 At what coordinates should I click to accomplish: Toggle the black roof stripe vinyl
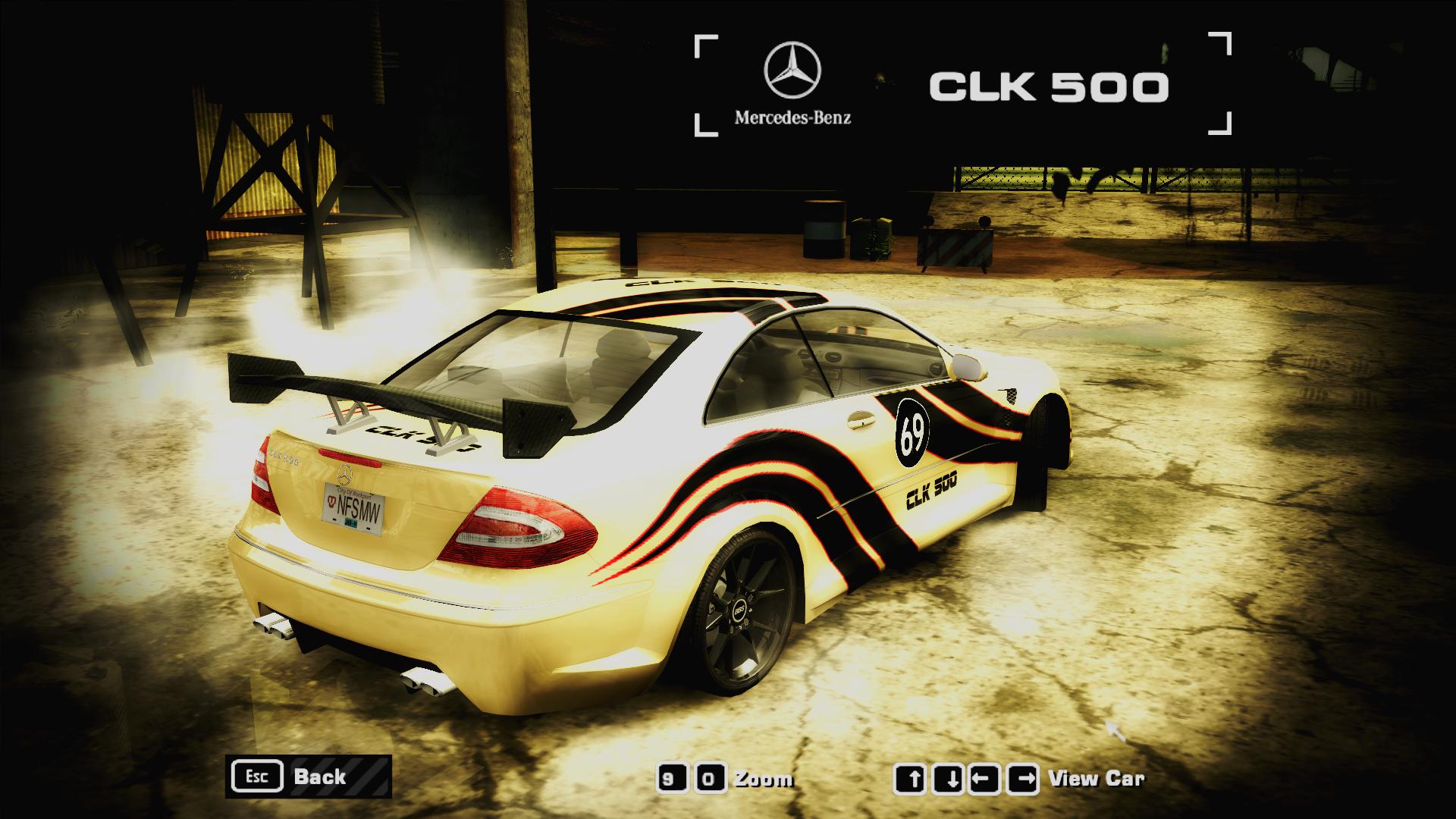pos(705,298)
